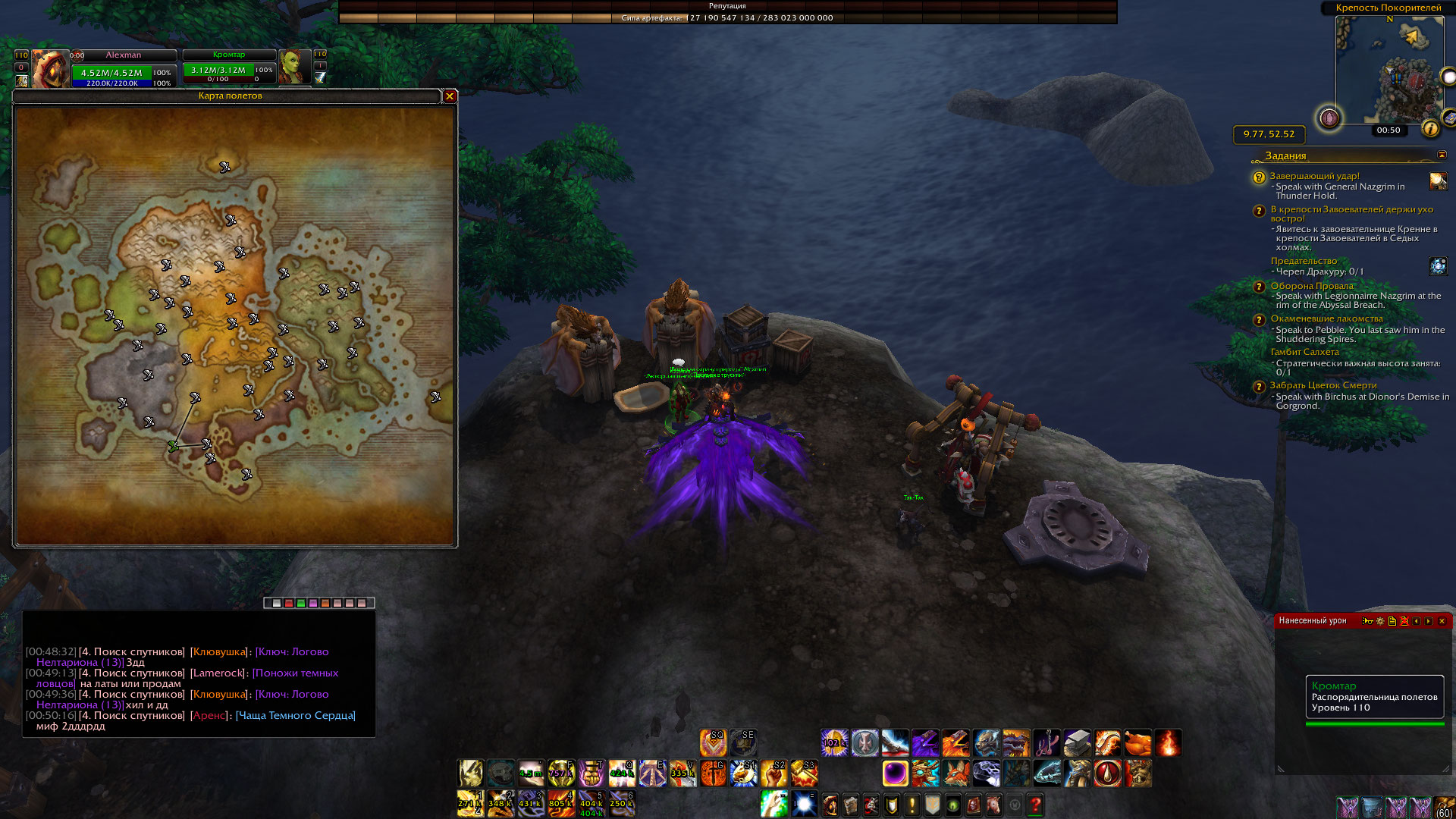Click the damage meter next-page arrow
The width and height of the screenshot is (1456, 819).
coord(1429,621)
